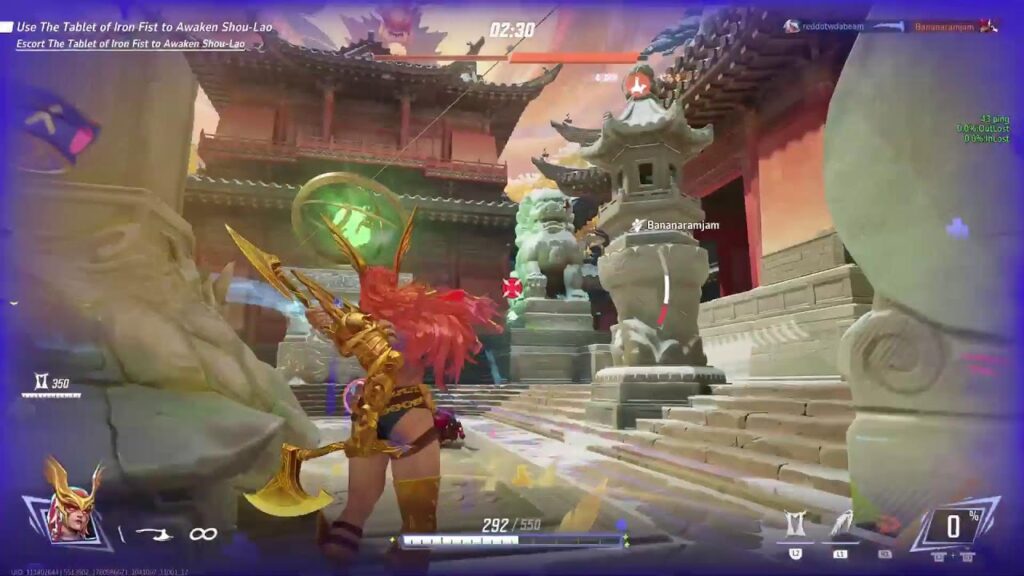Activate the L2 twin-blade ability icon
Image resolution: width=1024 pixels, height=576 pixels.
point(797,525)
